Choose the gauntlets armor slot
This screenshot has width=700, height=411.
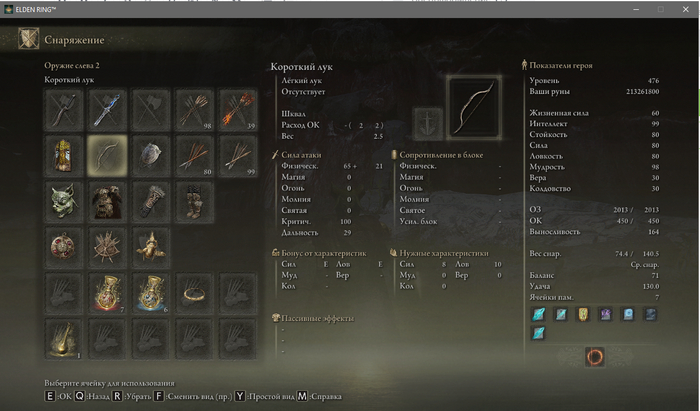coord(150,201)
